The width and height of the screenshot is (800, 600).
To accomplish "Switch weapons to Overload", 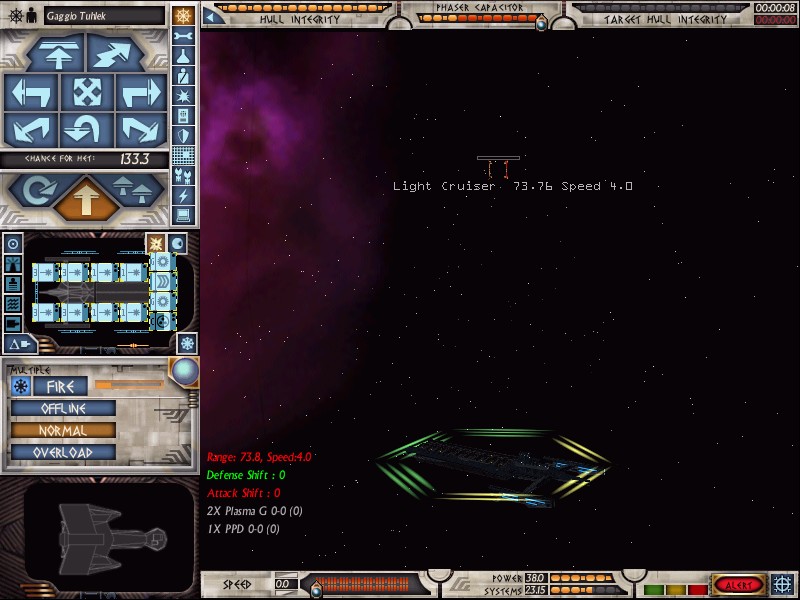I will pos(63,453).
